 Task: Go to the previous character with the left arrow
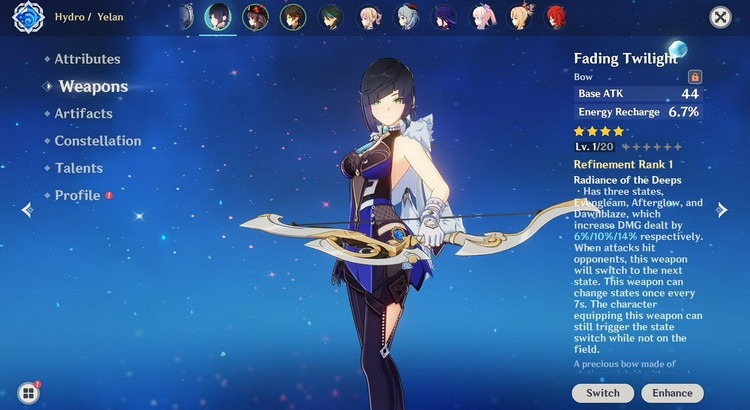27,209
